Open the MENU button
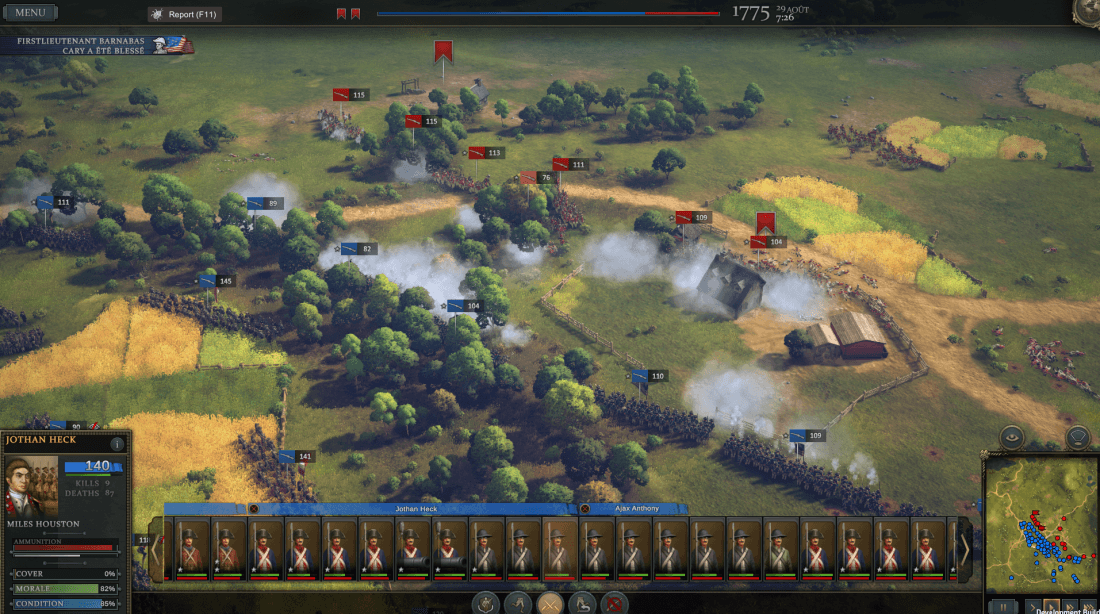The height and width of the screenshot is (614, 1100). (x=30, y=13)
